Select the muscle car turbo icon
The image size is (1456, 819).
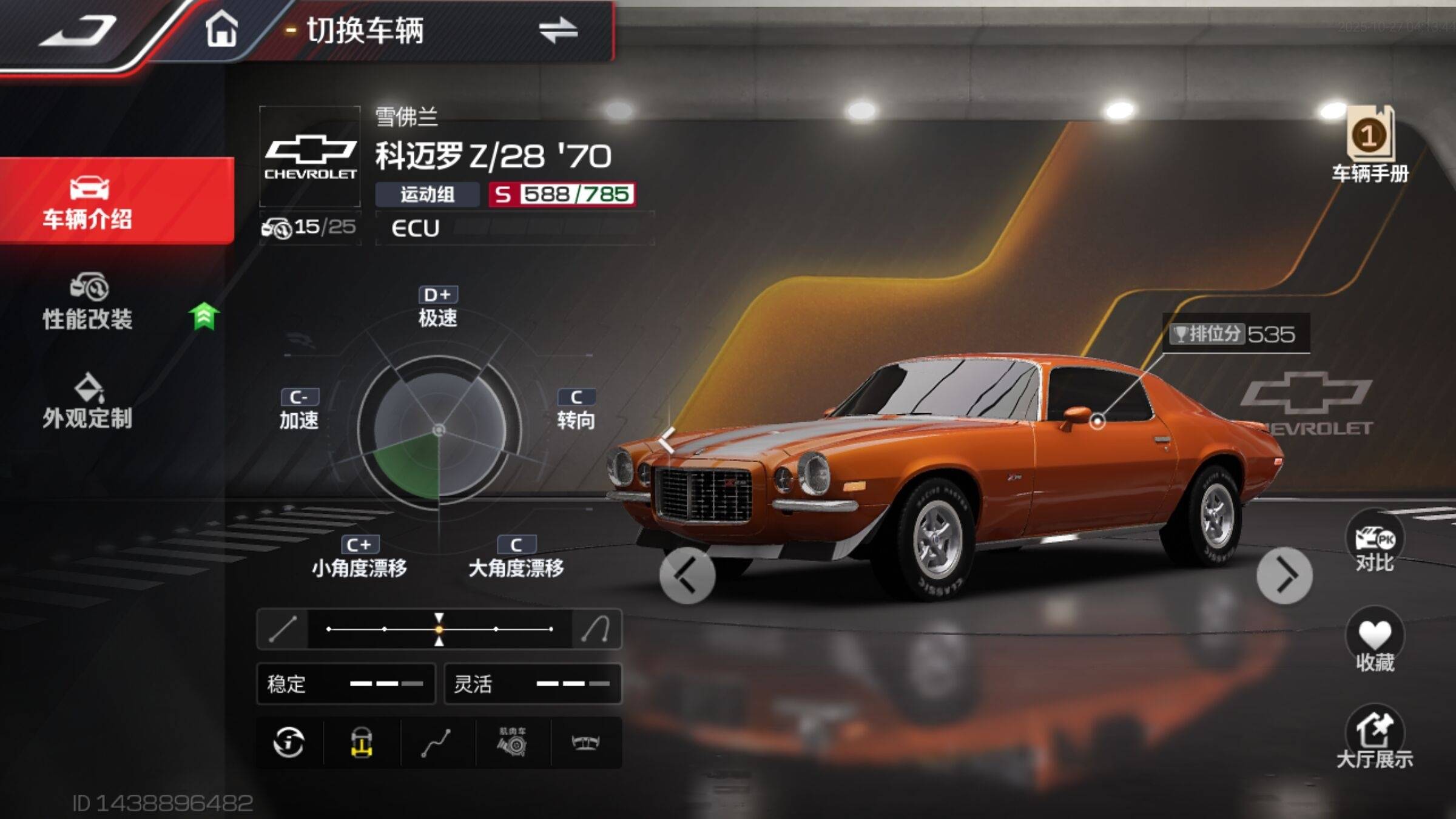click(513, 743)
